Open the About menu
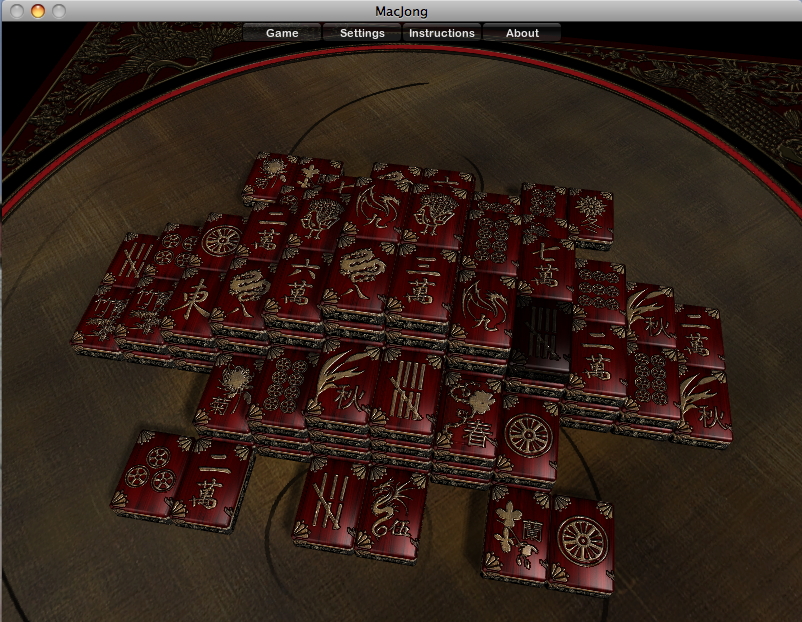The height and width of the screenshot is (622, 802). tap(522, 33)
